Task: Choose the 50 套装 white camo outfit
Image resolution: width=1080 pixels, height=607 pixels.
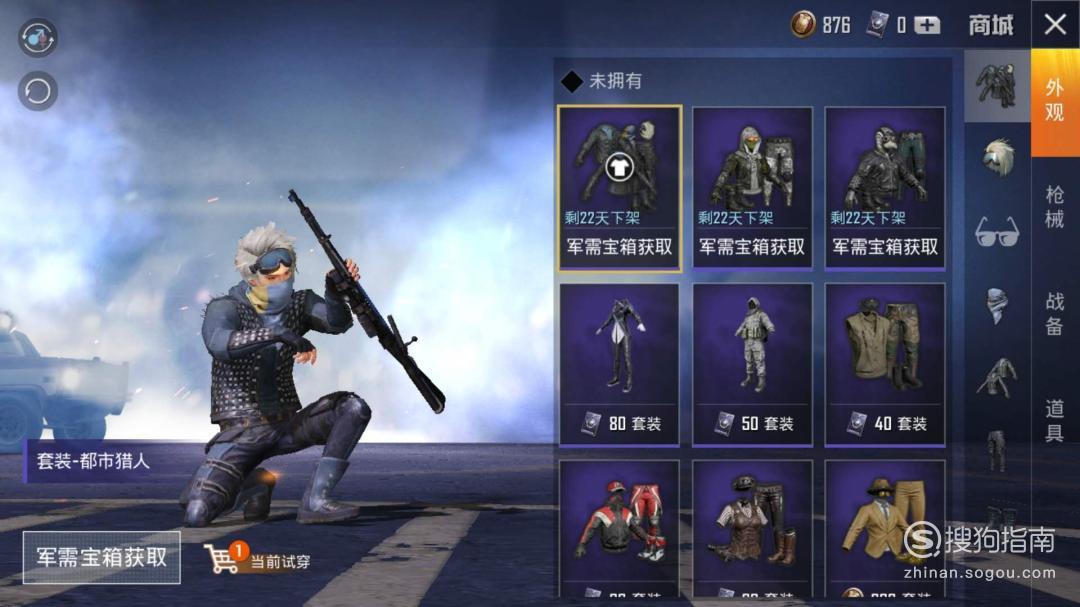Action: pyautogui.click(x=752, y=364)
